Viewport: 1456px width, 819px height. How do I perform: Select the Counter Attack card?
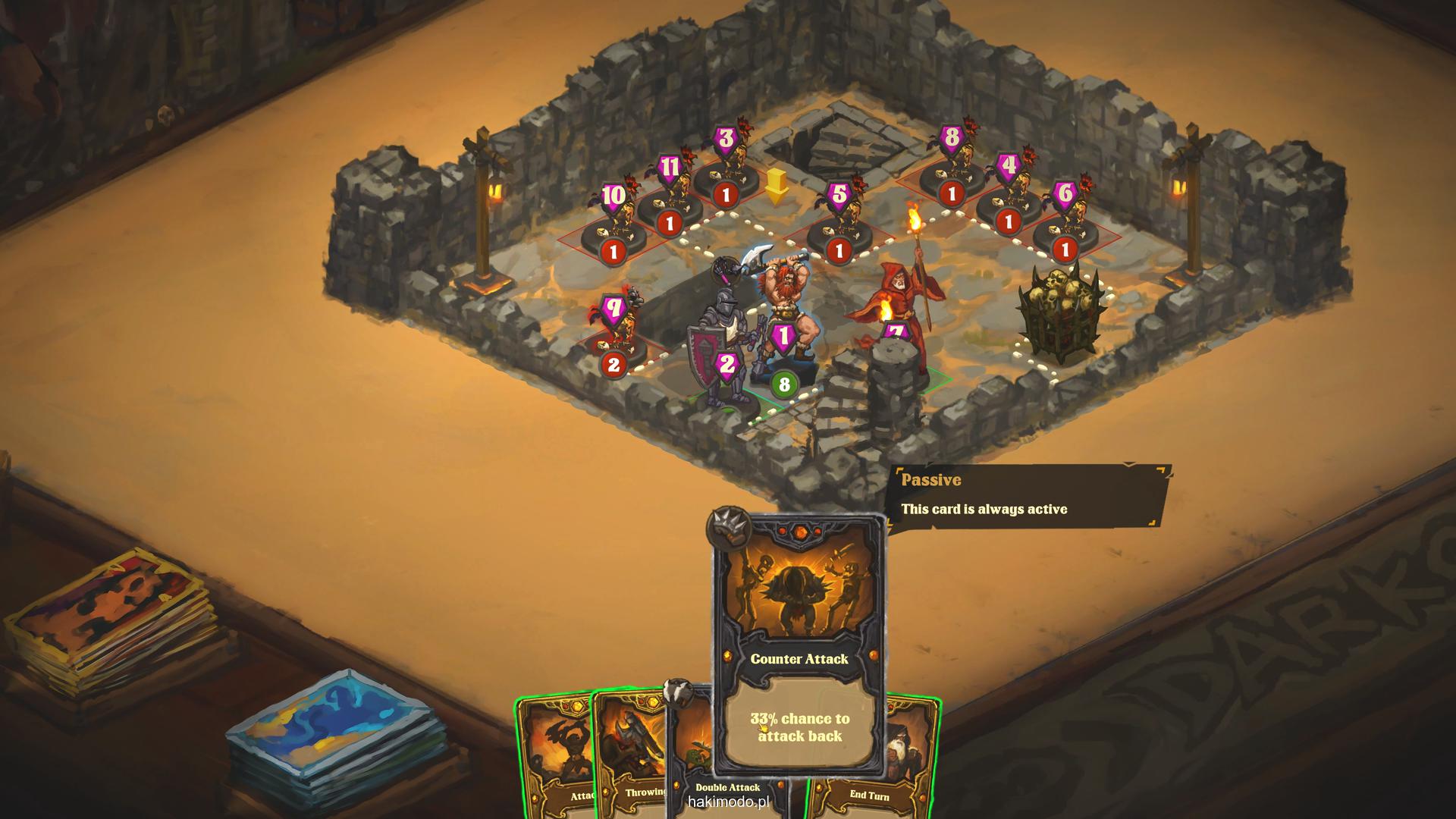click(799, 645)
